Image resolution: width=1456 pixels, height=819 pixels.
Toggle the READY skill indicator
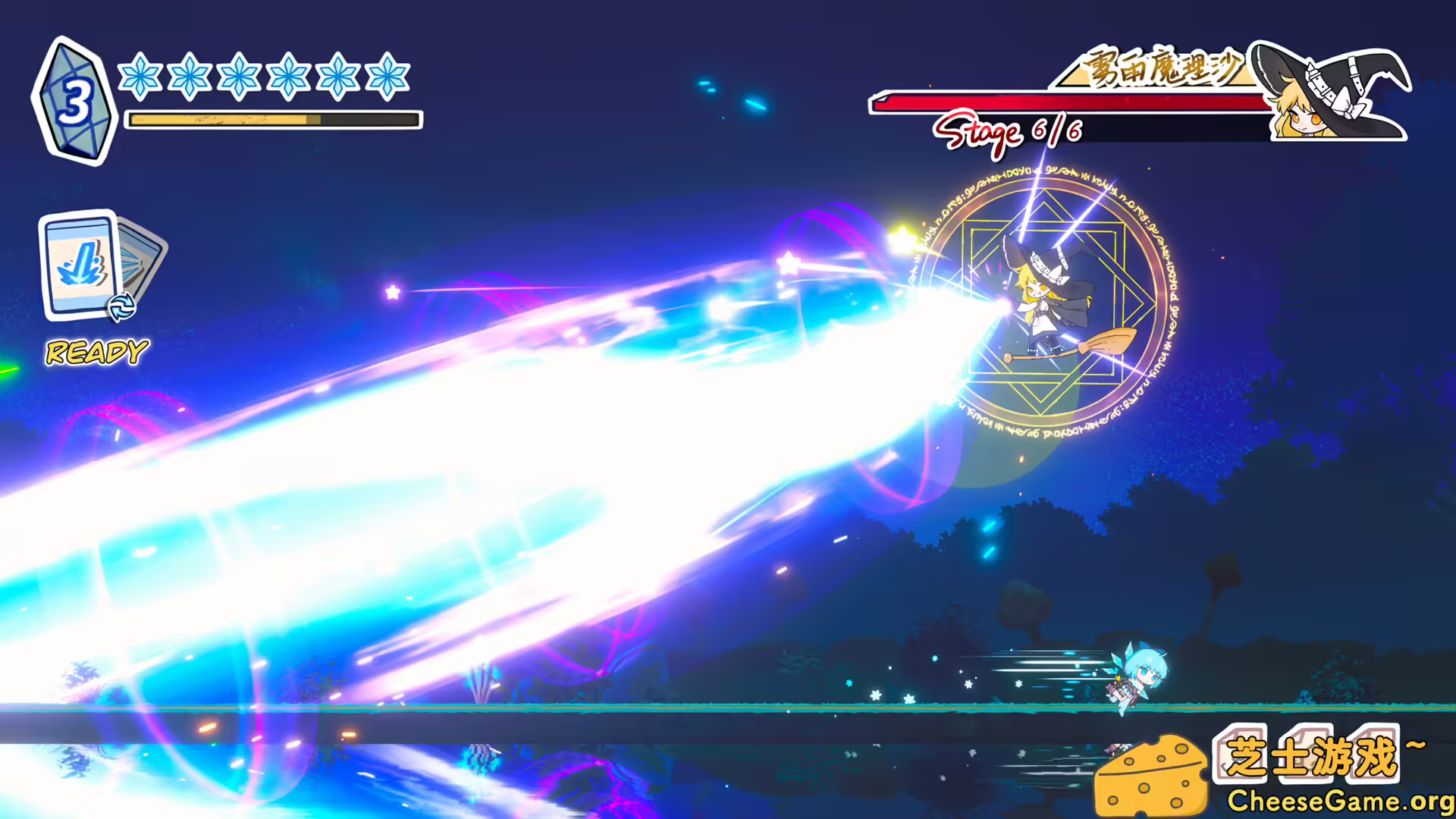tap(95, 351)
